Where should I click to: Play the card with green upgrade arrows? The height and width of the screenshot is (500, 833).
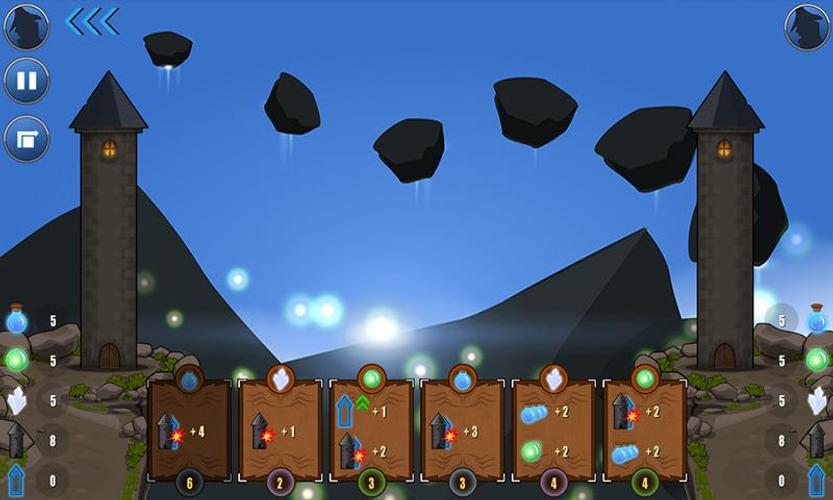371,430
